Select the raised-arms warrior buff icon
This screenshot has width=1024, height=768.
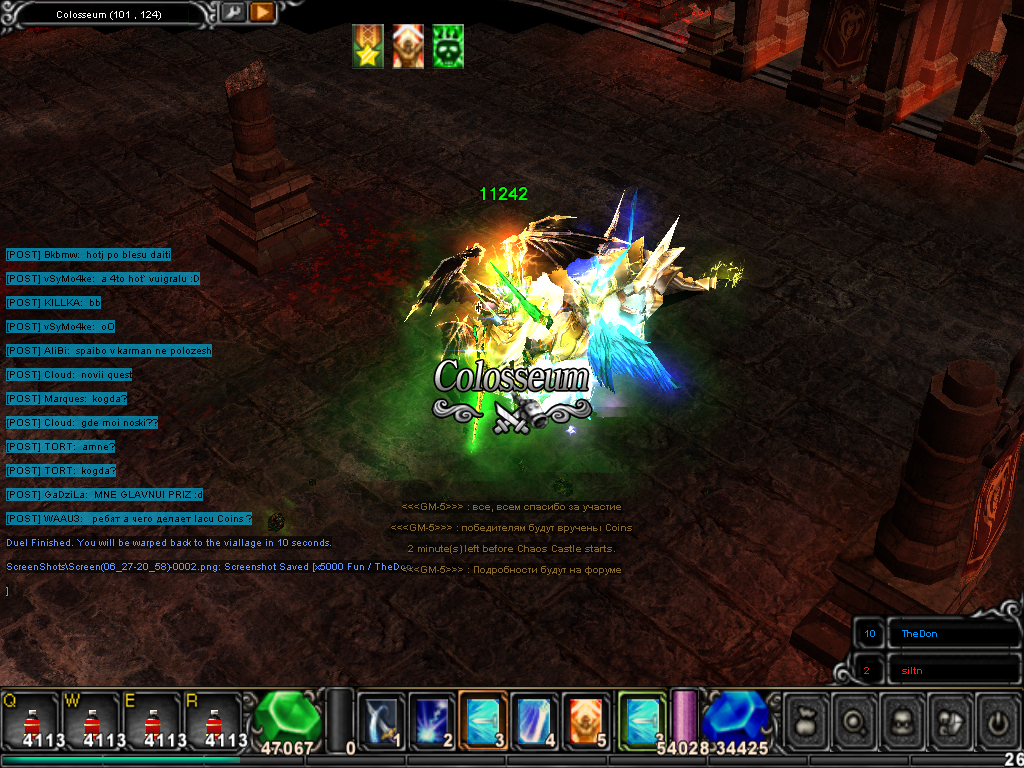tap(408, 46)
